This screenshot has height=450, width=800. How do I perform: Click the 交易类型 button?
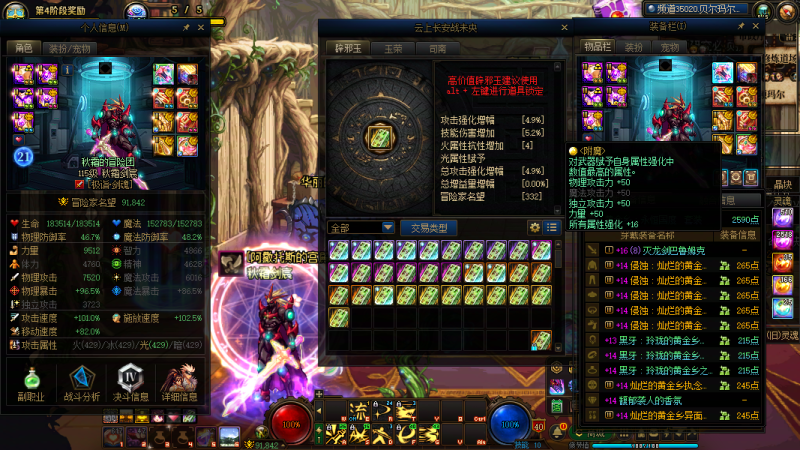(429, 227)
